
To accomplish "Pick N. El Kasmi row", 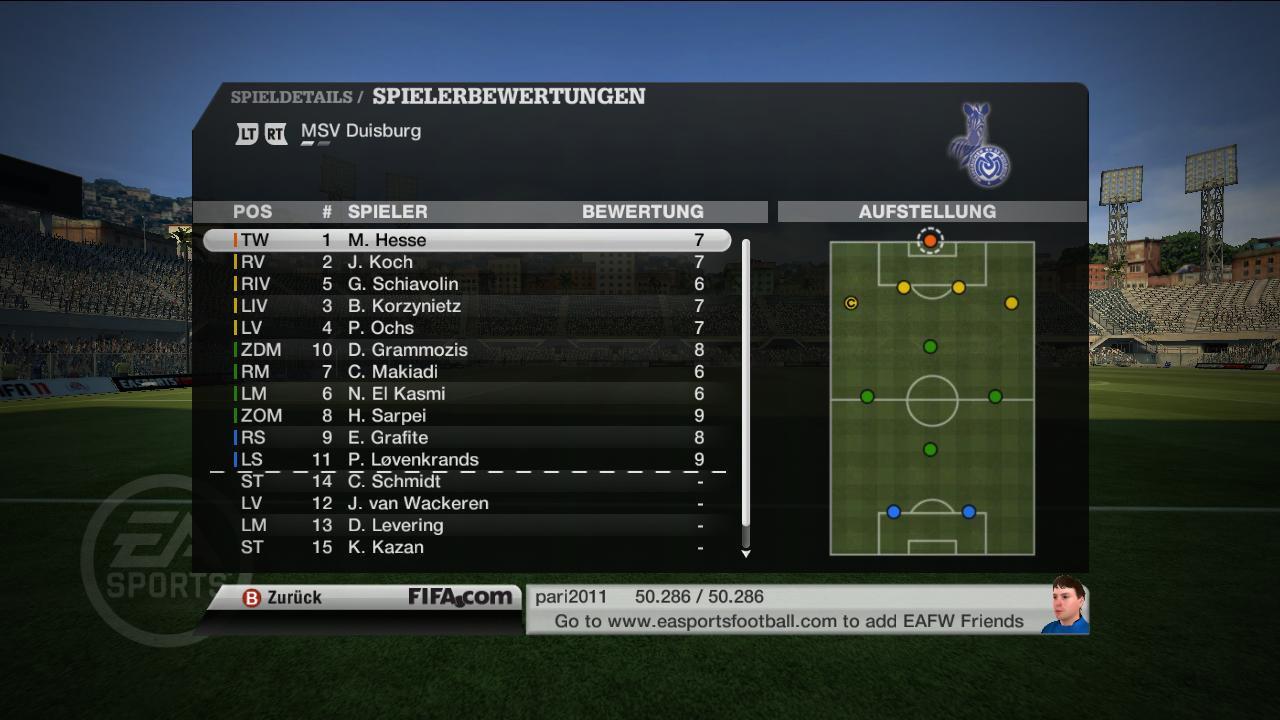I will [466, 394].
